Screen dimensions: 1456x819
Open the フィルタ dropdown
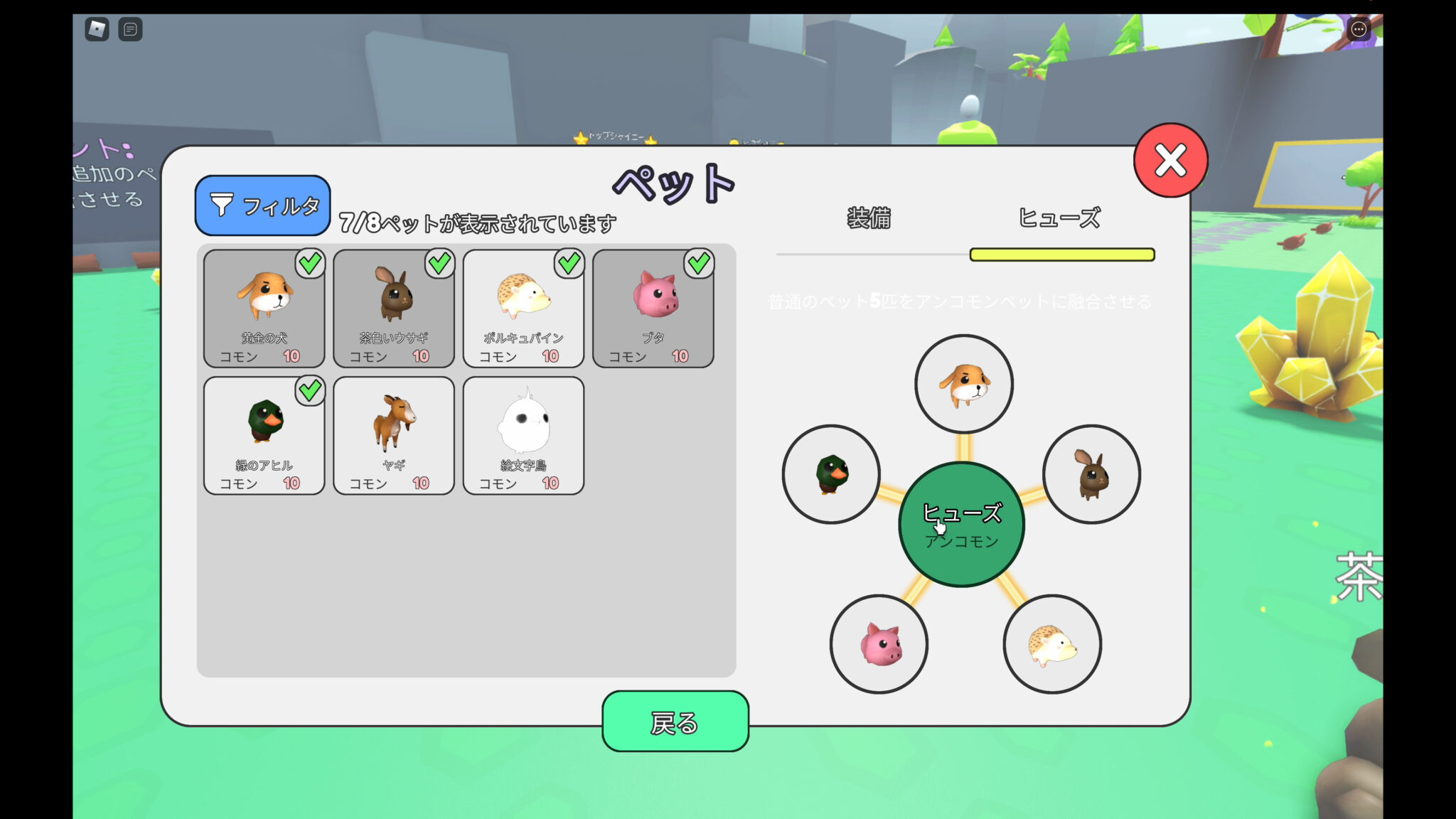(x=262, y=206)
